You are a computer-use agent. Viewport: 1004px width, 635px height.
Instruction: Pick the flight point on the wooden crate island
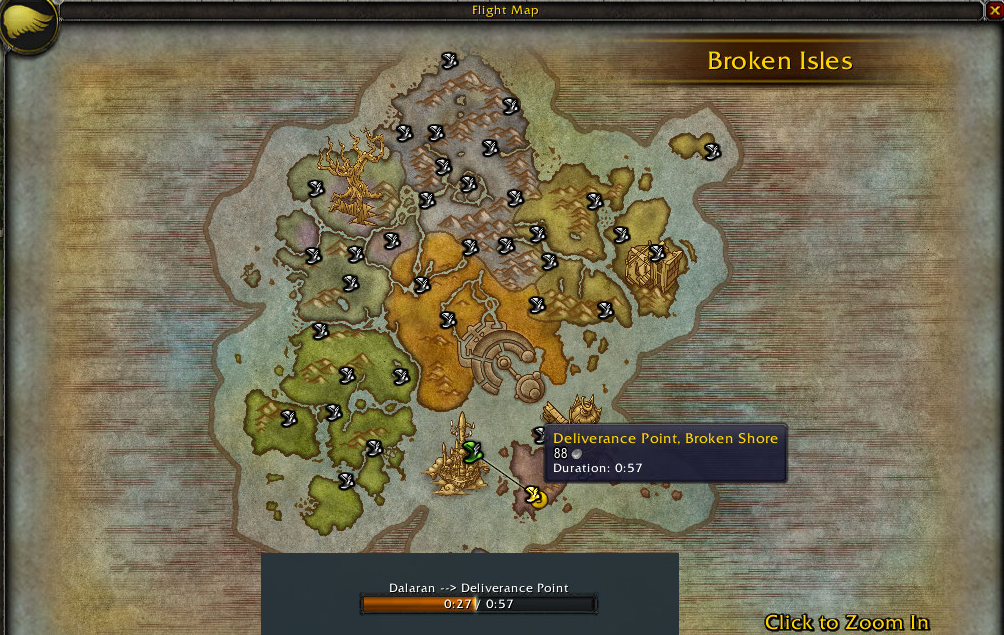656,252
